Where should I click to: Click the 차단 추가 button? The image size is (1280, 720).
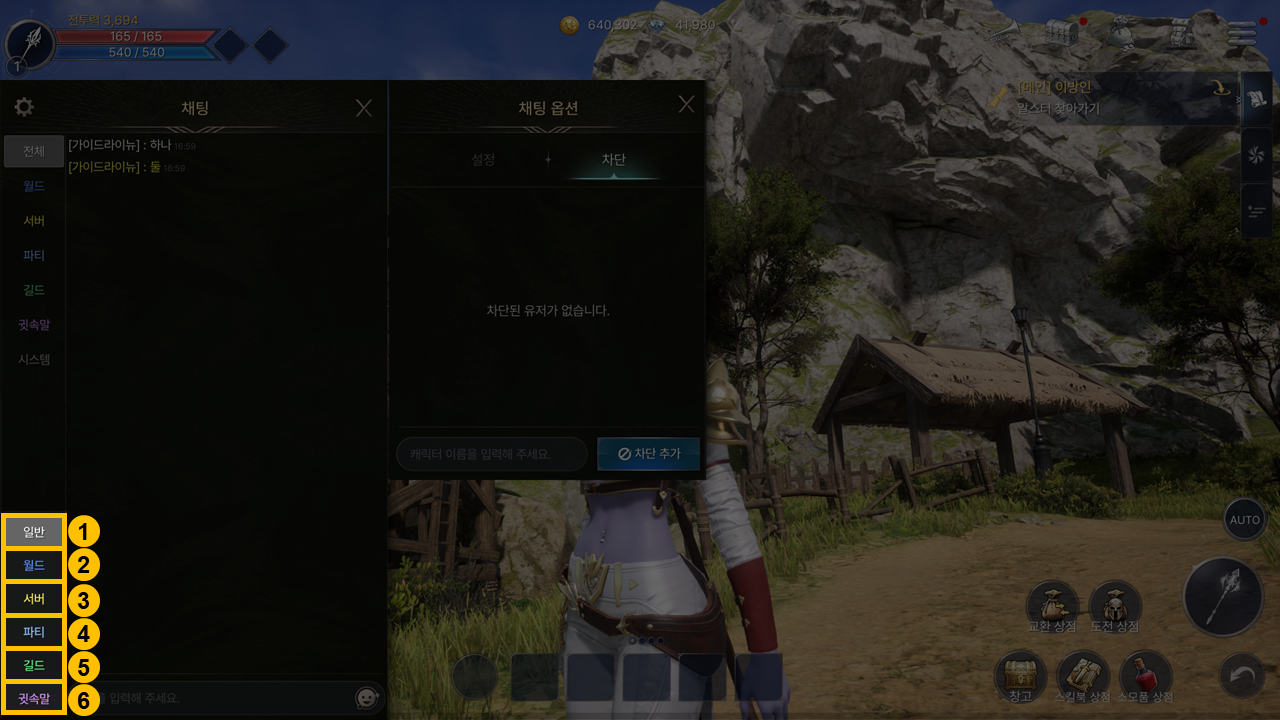pyautogui.click(x=648, y=454)
